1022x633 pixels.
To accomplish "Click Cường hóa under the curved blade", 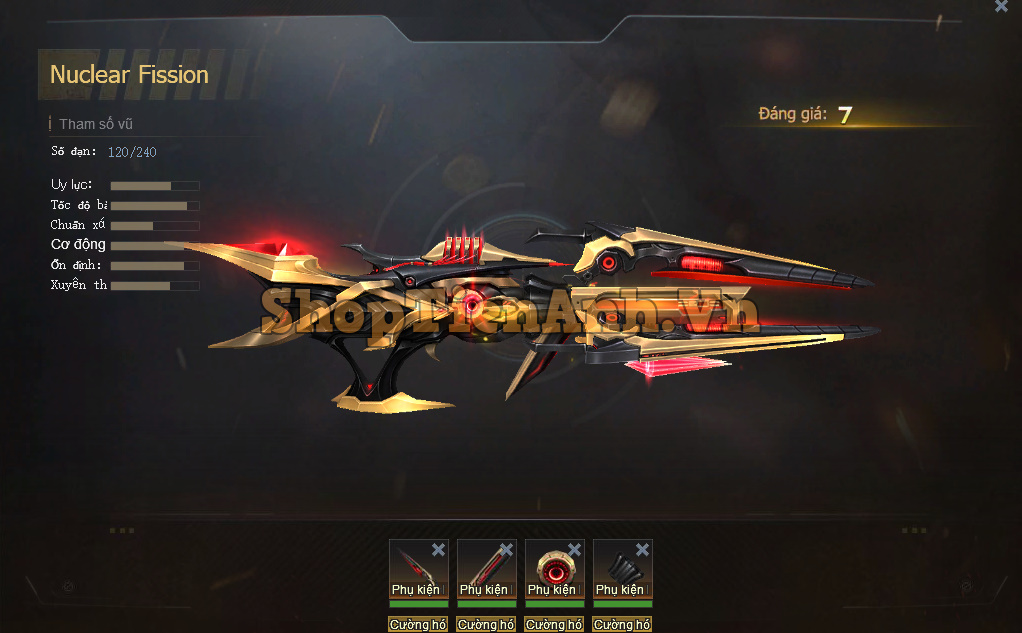I will [418, 624].
